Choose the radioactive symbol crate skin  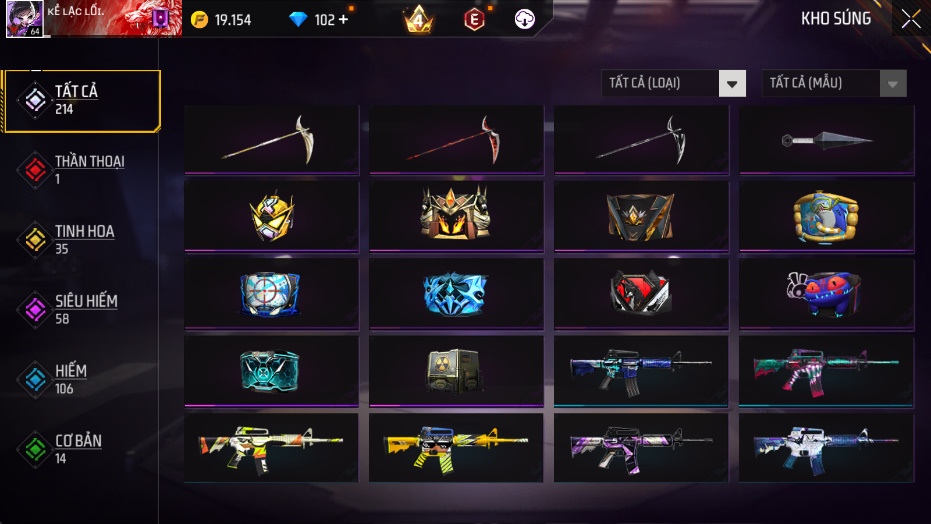point(456,370)
